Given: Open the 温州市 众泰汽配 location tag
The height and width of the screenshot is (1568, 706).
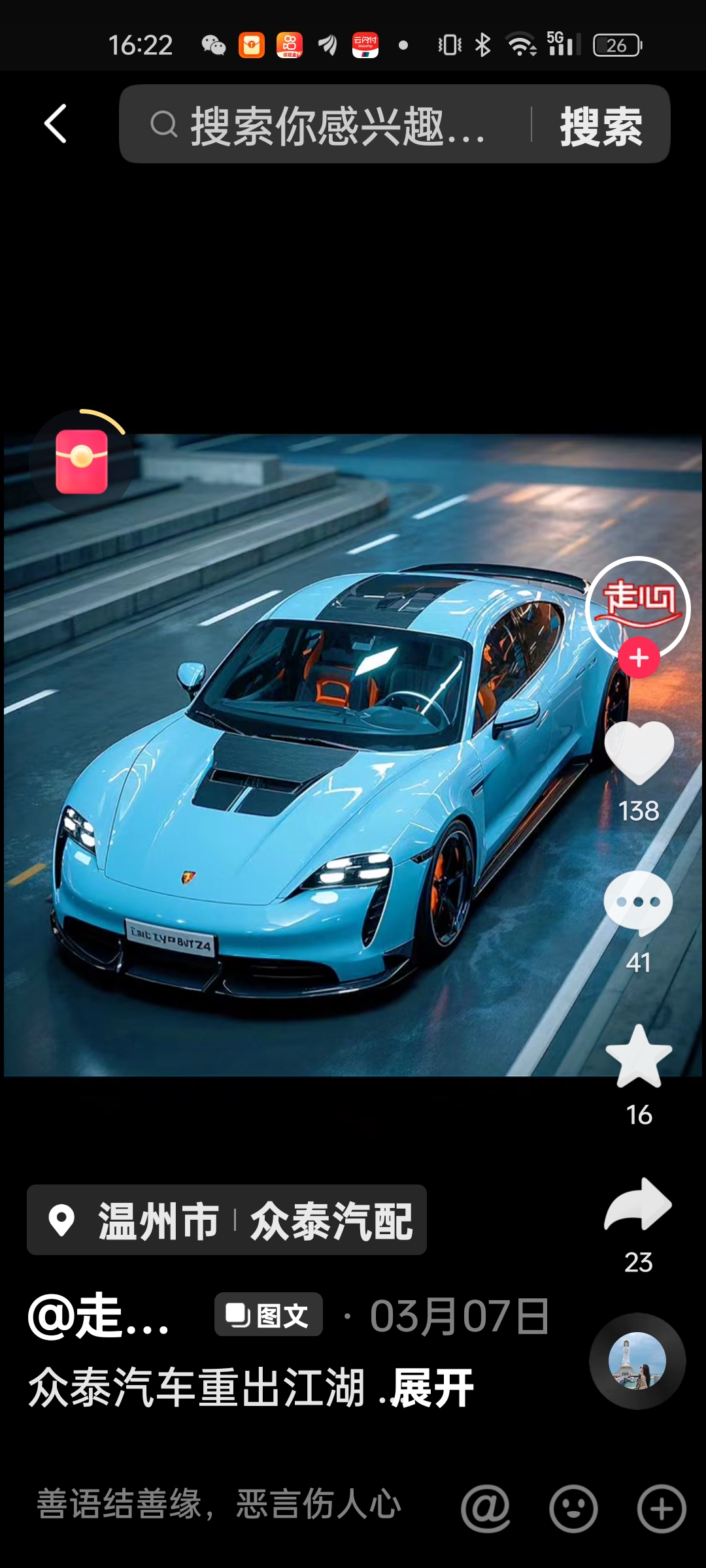Looking at the screenshot, I should [x=227, y=1220].
